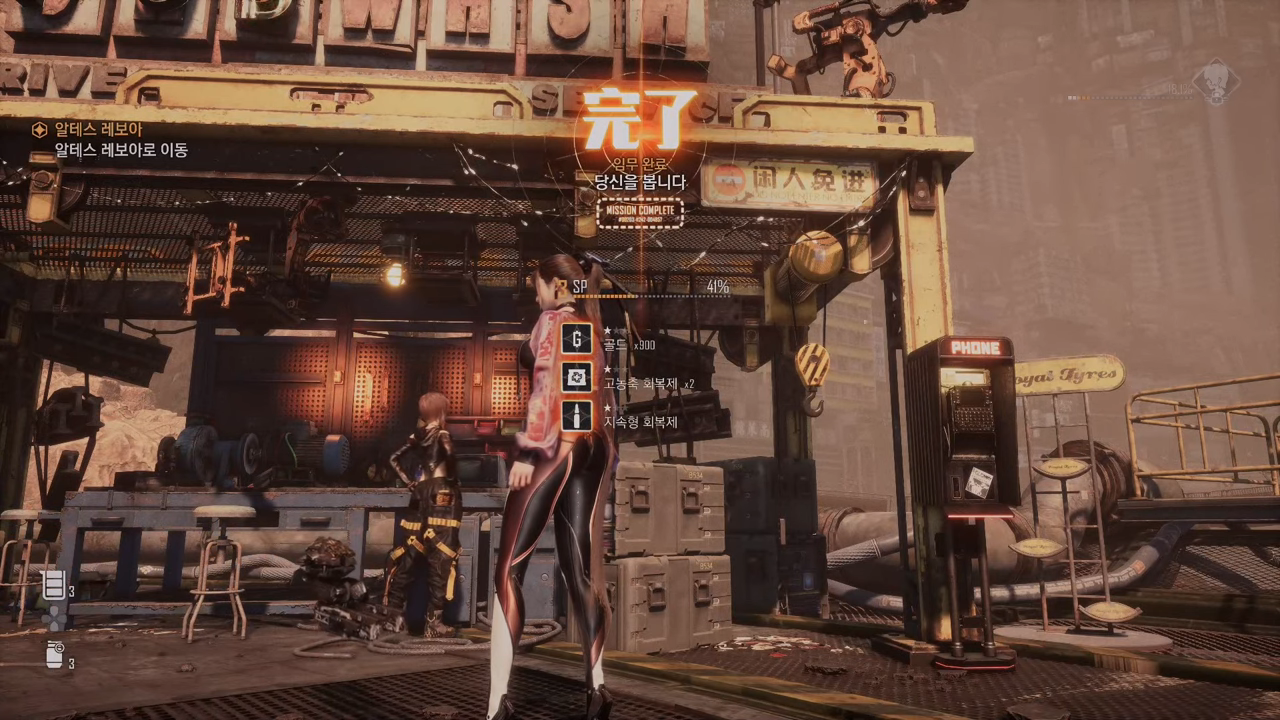The width and height of the screenshot is (1280, 720).
Task: Choose the 고농축 회복제 reward icon
Action: point(576,377)
